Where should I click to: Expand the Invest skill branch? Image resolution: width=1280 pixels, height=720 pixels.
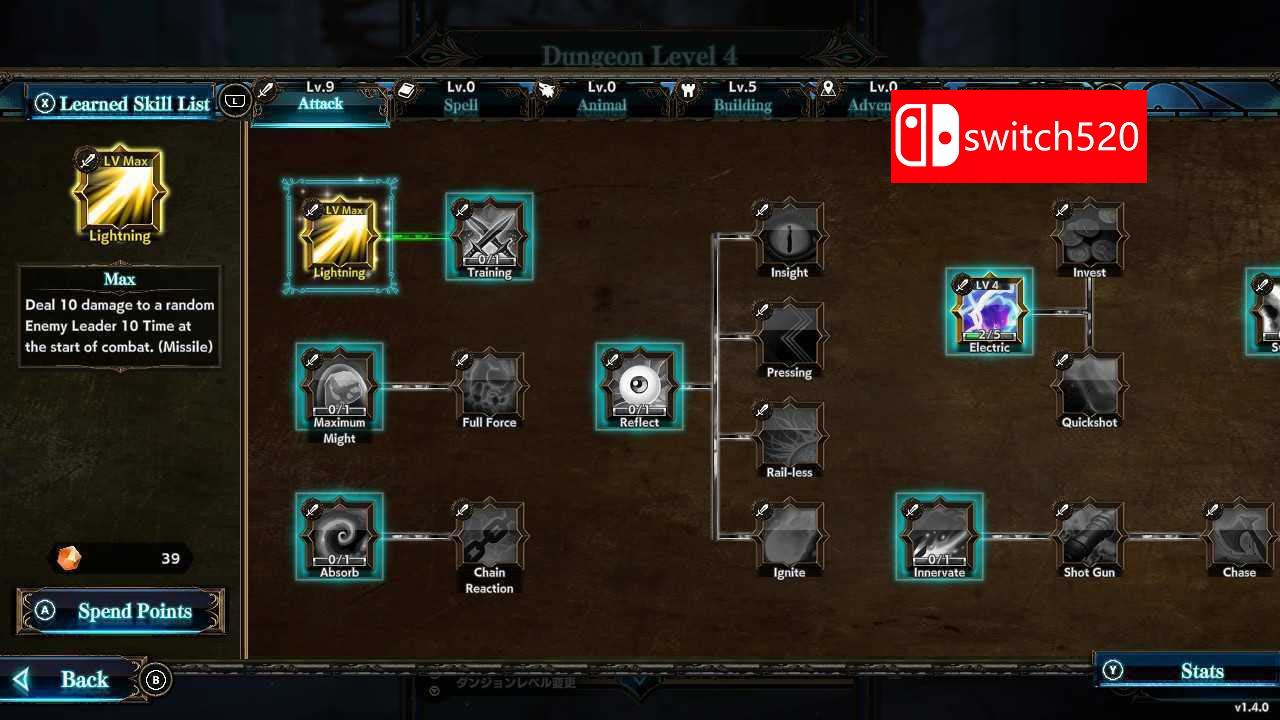tap(1088, 237)
